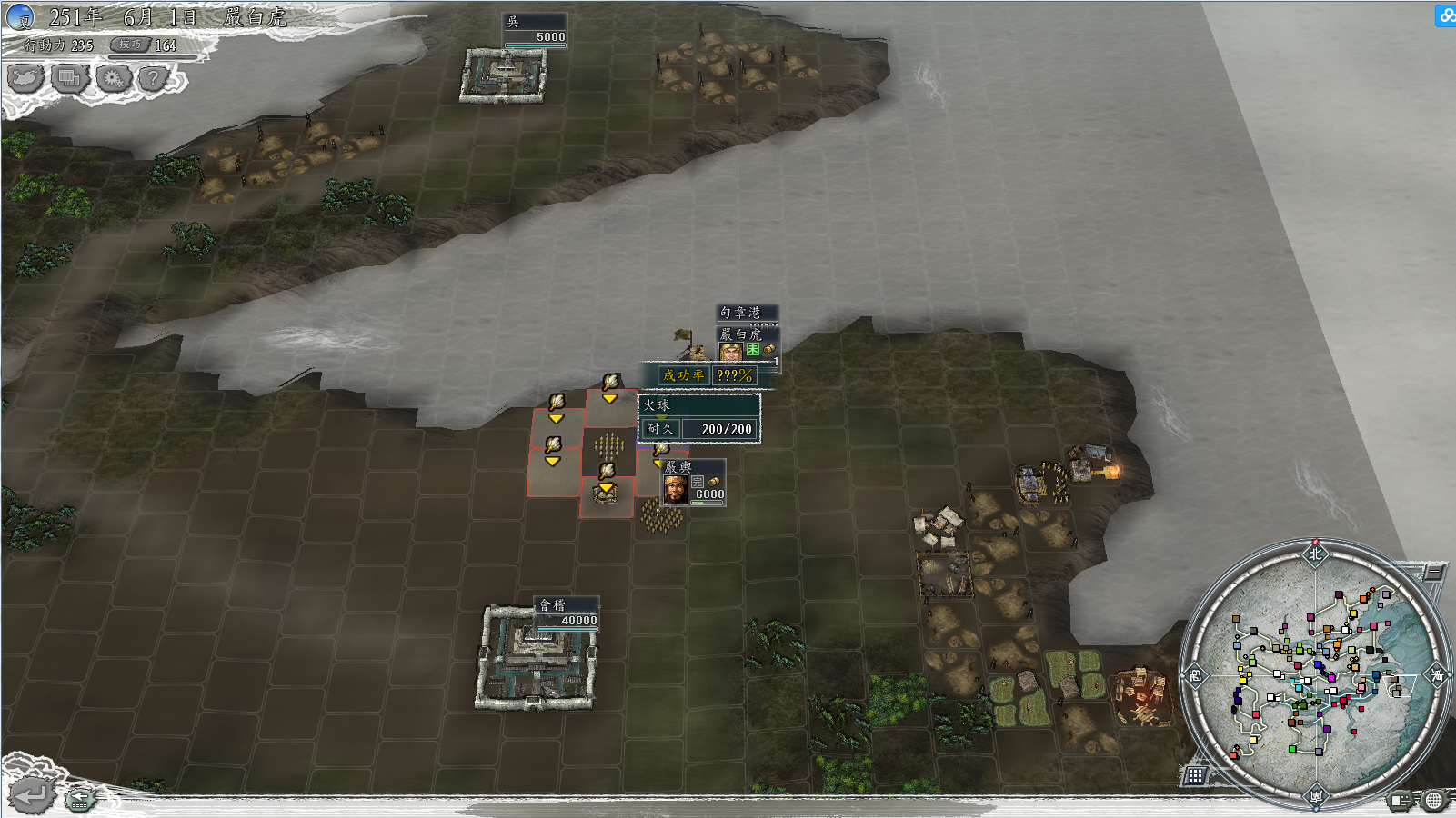Minimize the minimap with the dash button

point(1433,572)
